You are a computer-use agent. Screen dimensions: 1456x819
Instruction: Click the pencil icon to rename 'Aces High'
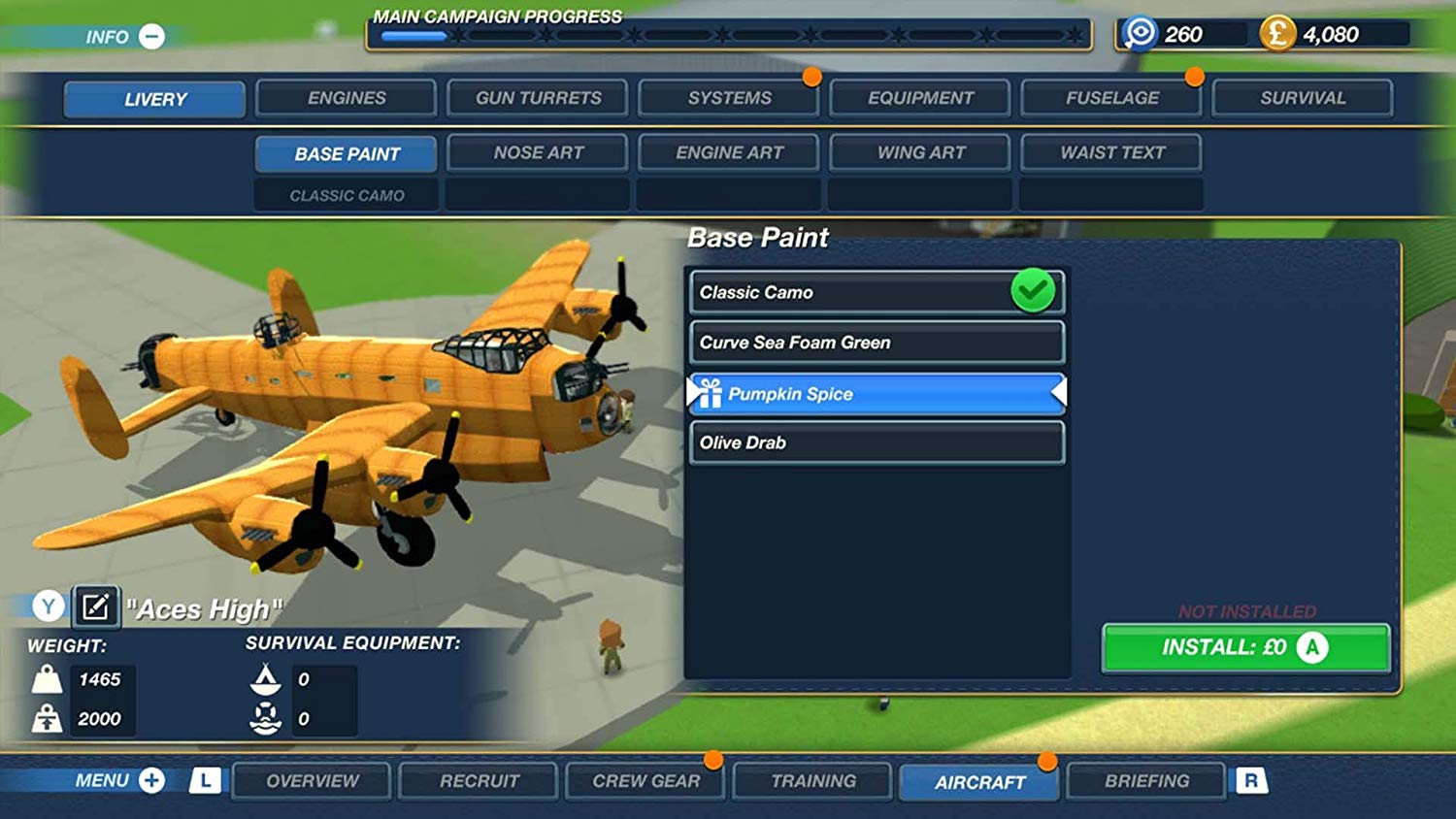click(95, 606)
